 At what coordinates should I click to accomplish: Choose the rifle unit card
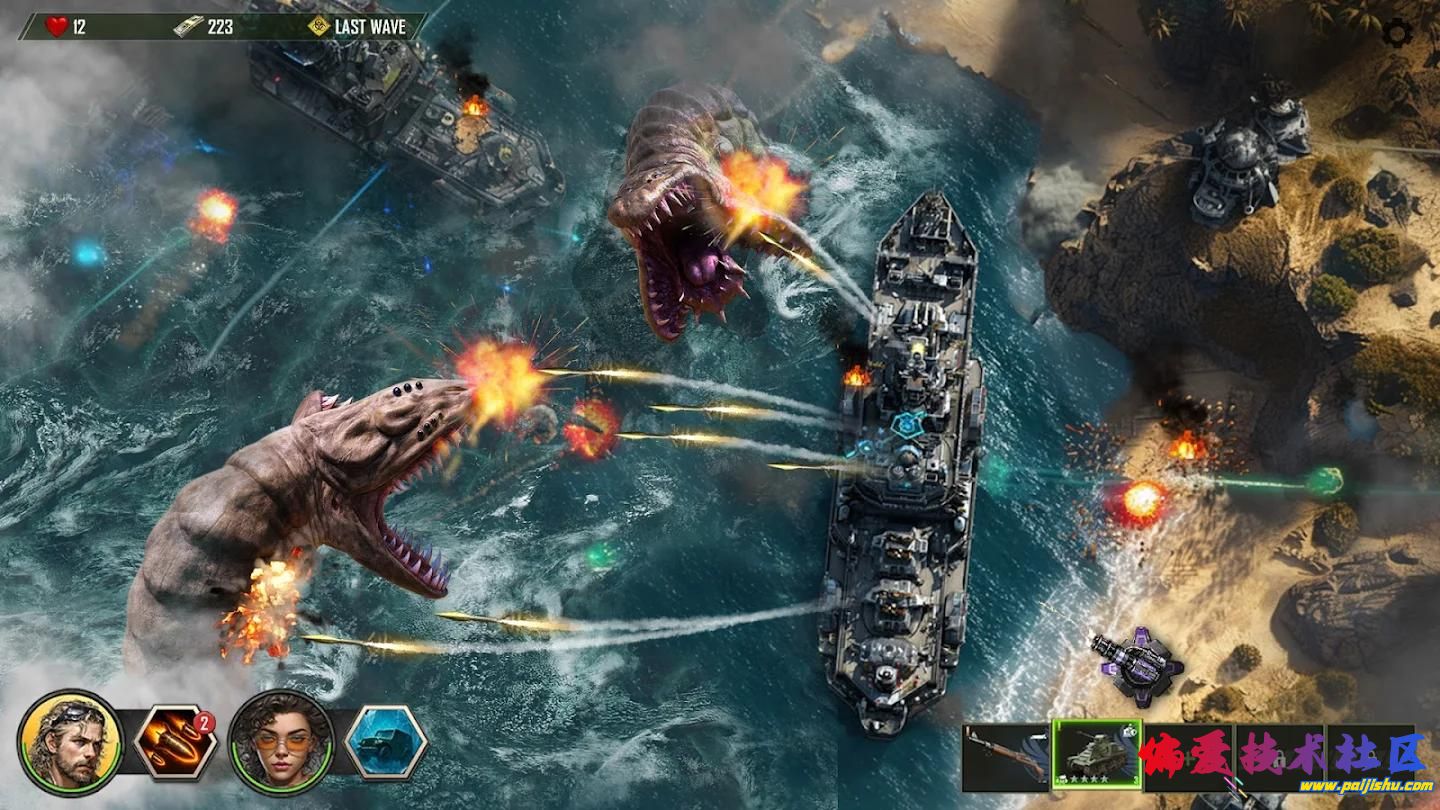[x=1006, y=758]
